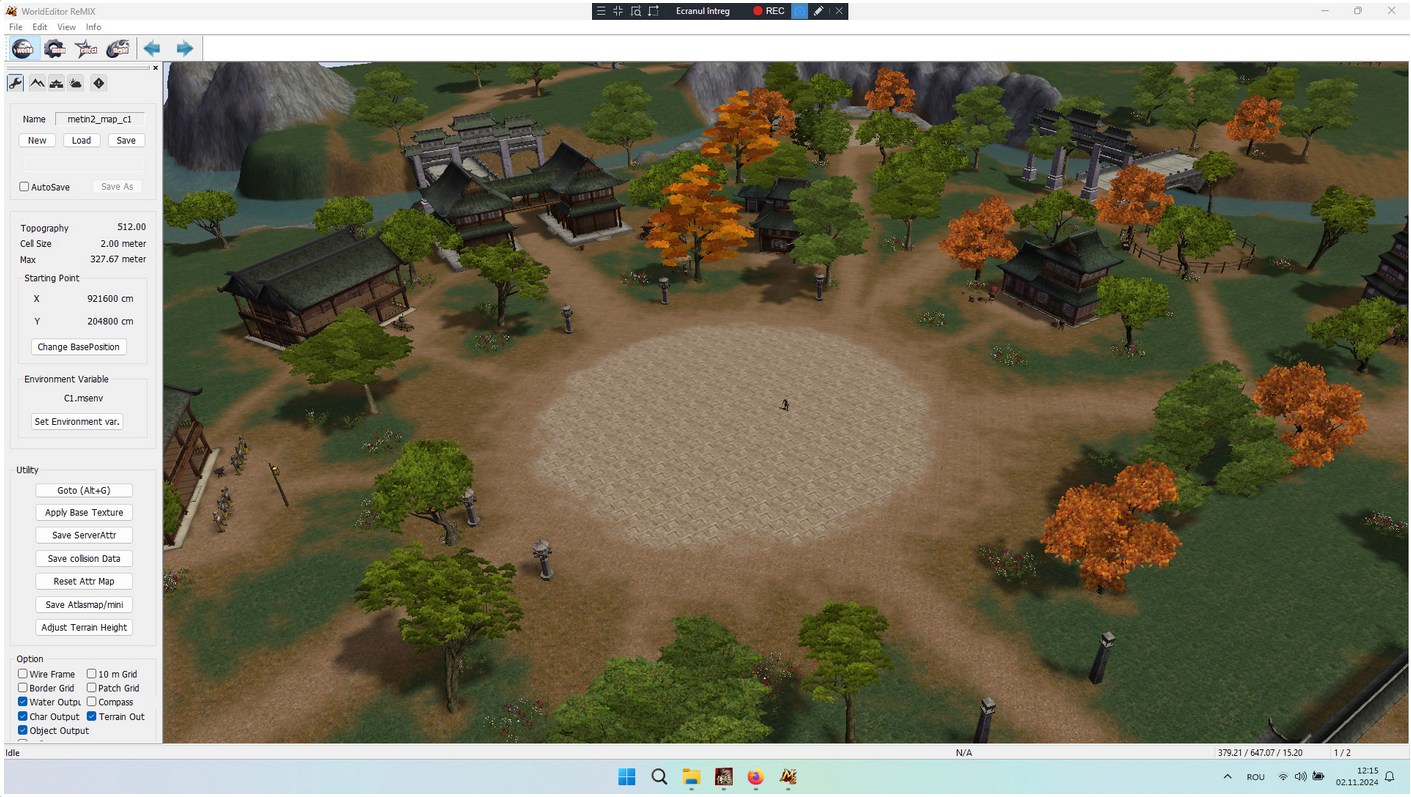Uncheck the Object Output option
Screen dimensions: 1411x797
coord(23,731)
